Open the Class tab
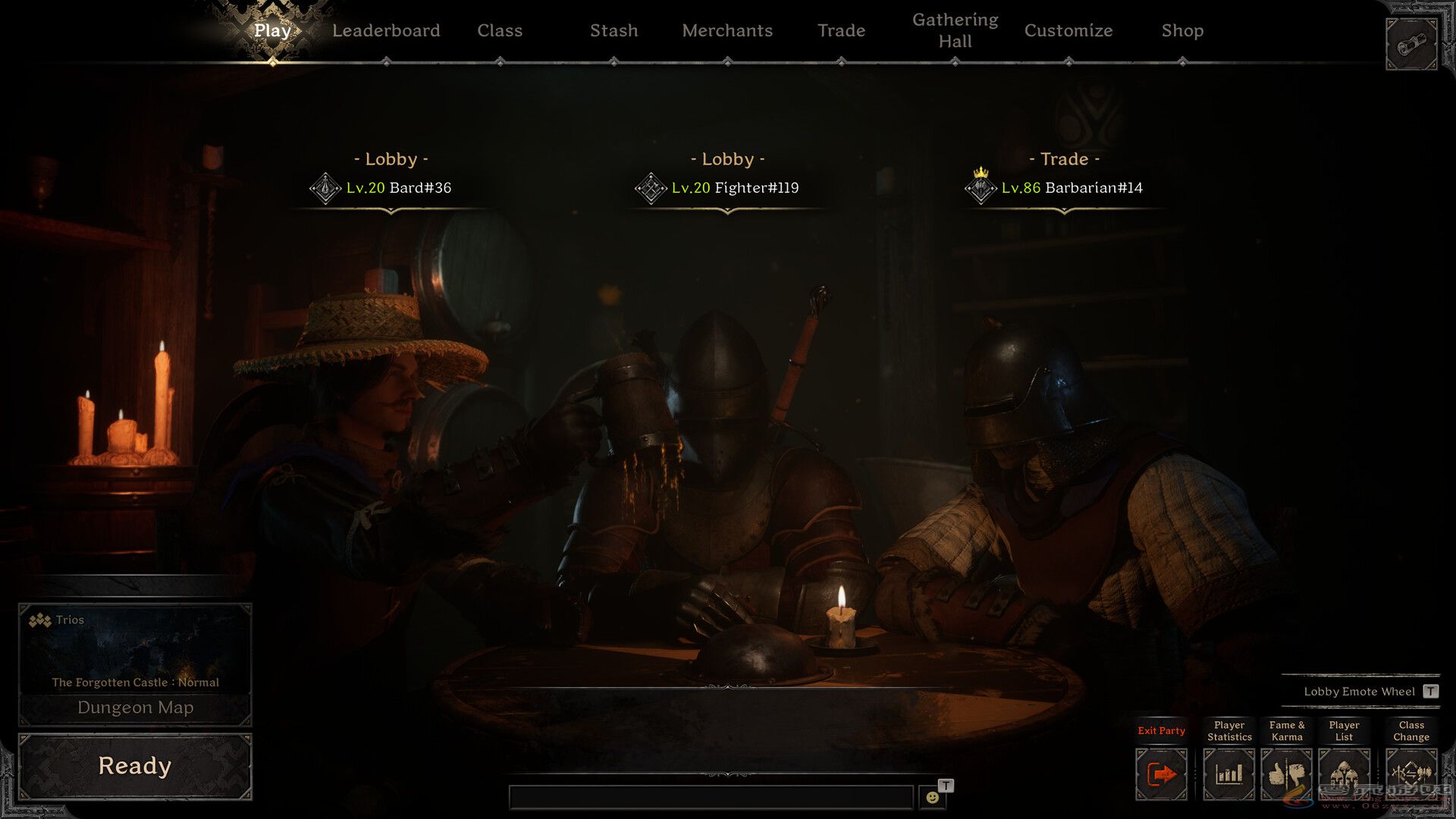1456x819 pixels. point(500,30)
